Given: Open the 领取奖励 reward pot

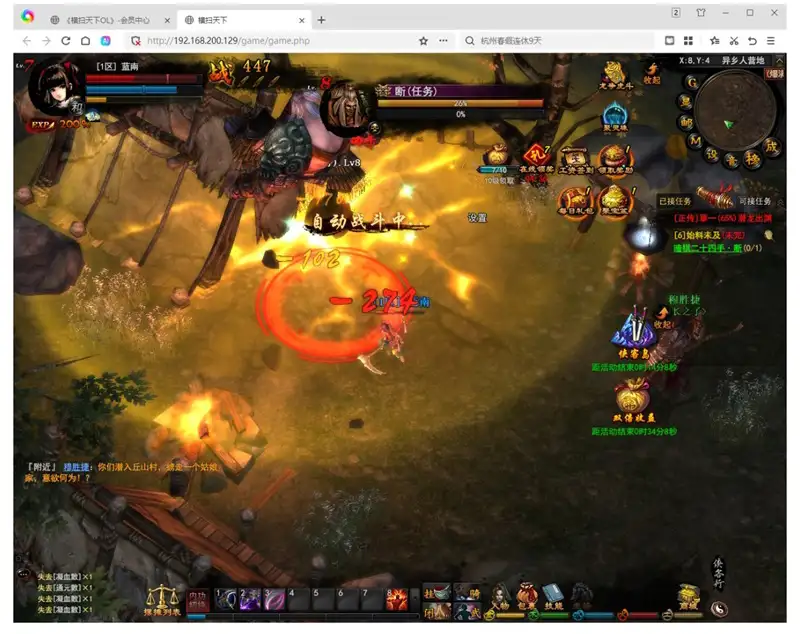Looking at the screenshot, I should coord(613,158).
